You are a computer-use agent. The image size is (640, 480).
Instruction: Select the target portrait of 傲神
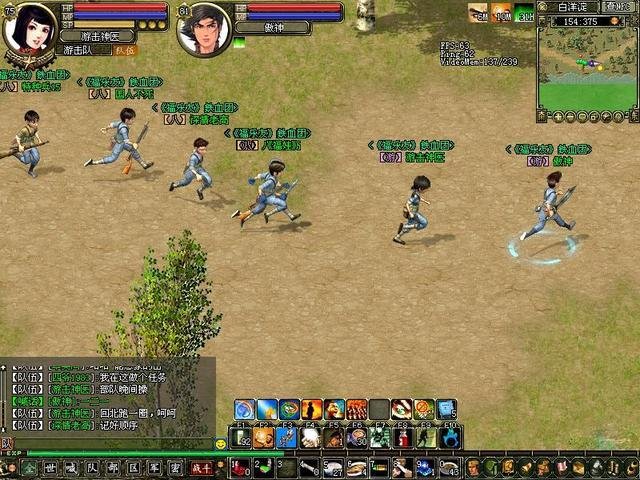click(x=204, y=29)
